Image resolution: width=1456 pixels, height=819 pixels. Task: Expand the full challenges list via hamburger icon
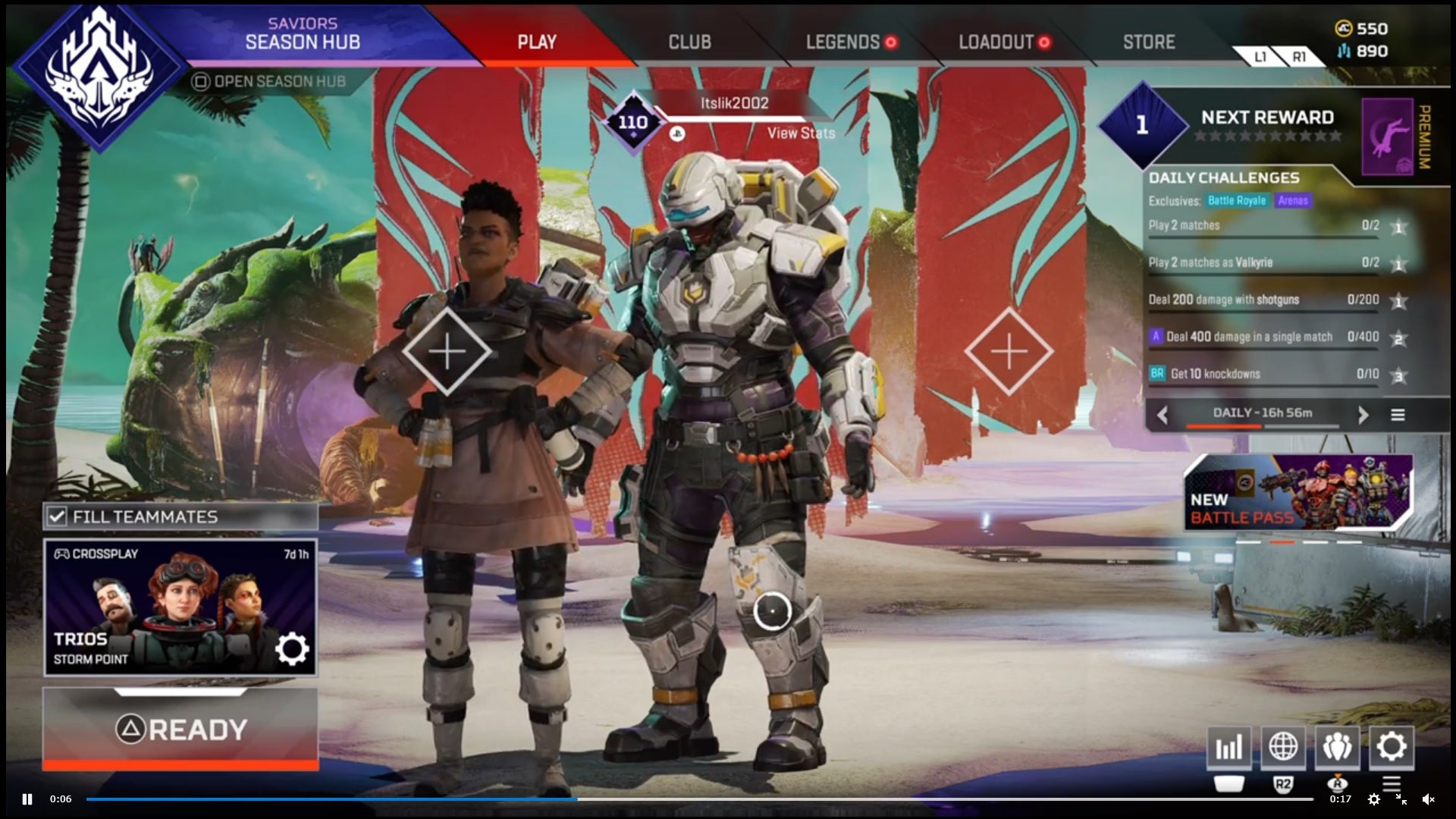click(1398, 415)
